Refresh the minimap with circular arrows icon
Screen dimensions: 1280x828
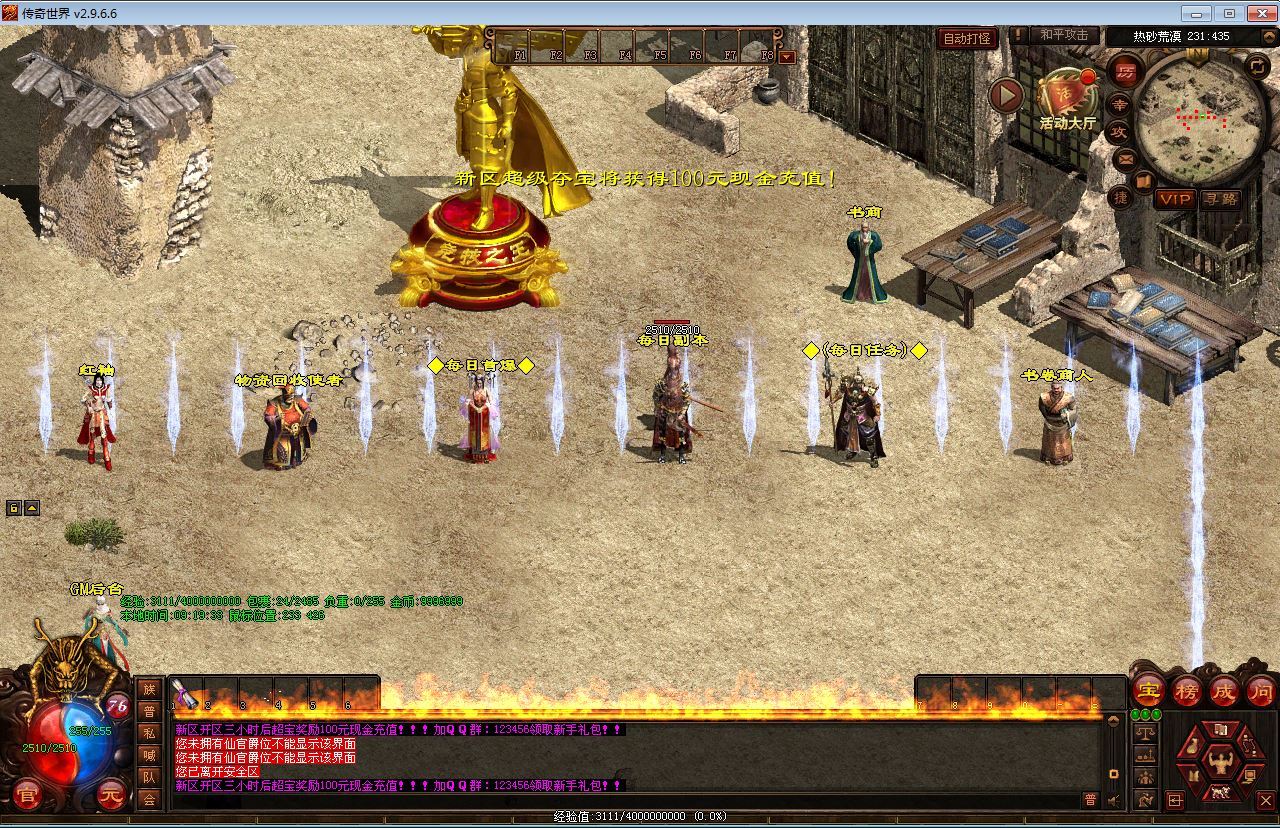pos(1258,68)
